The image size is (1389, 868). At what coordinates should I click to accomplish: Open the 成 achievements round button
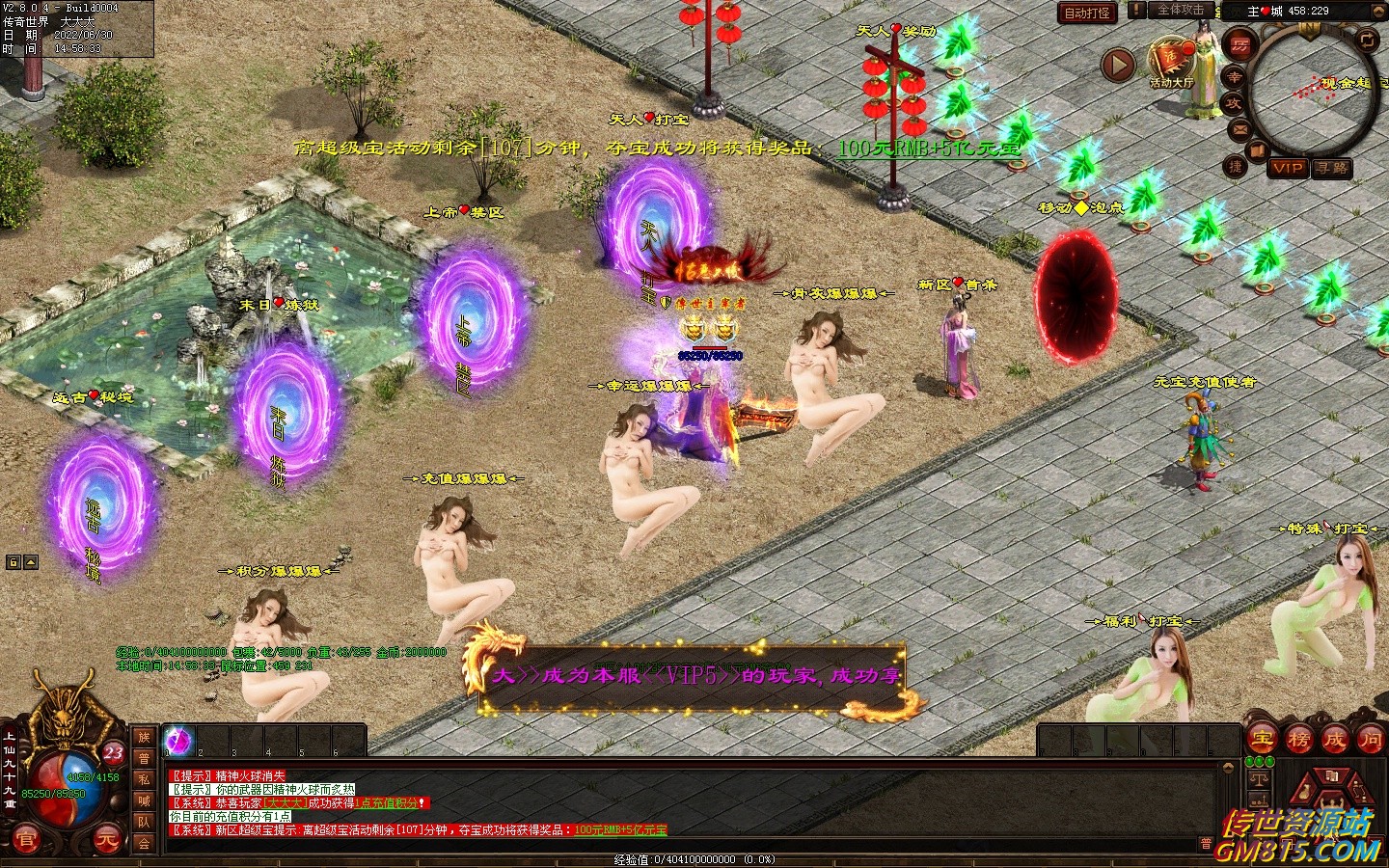(1334, 740)
